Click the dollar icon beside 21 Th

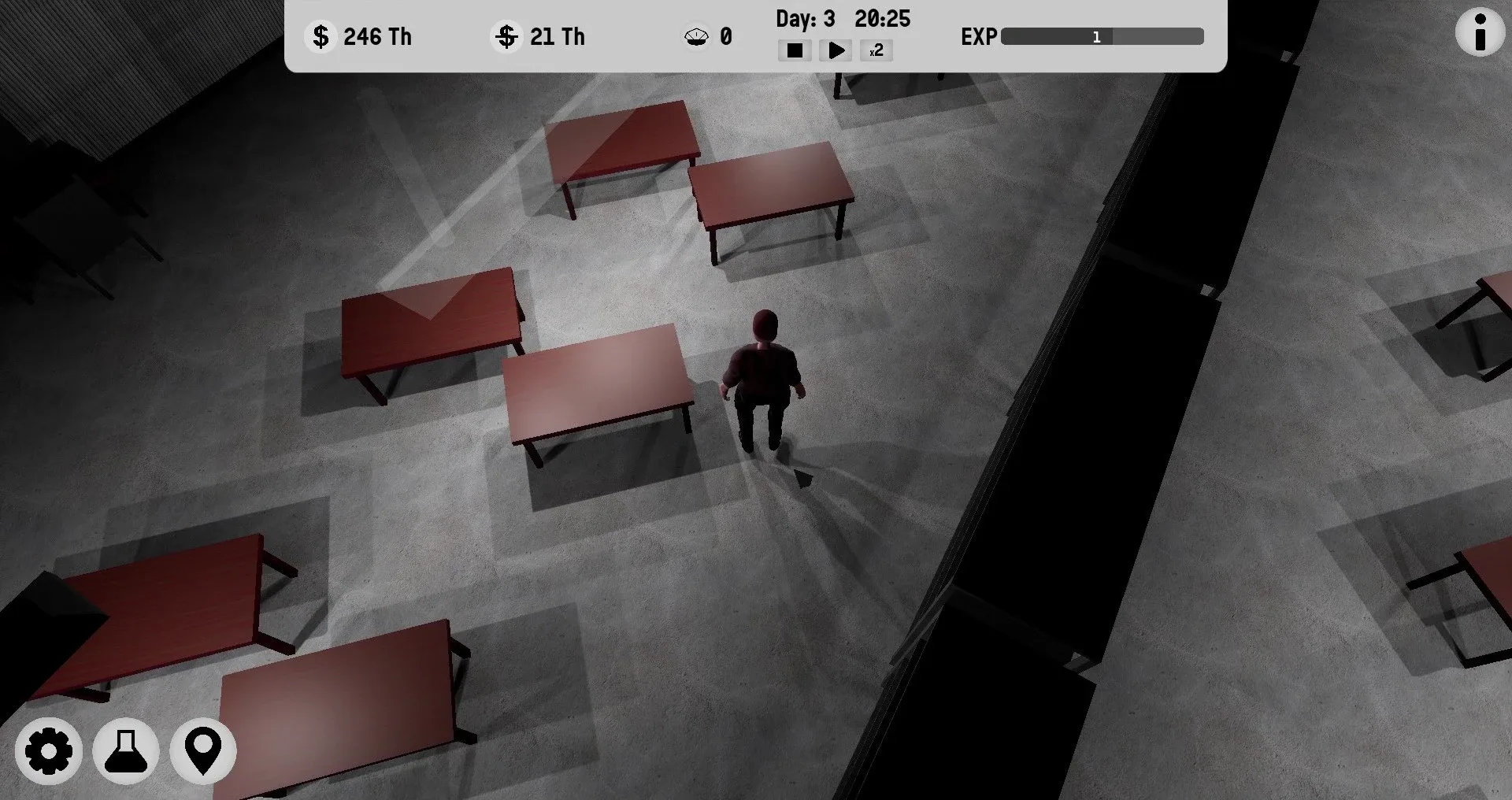pos(506,36)
